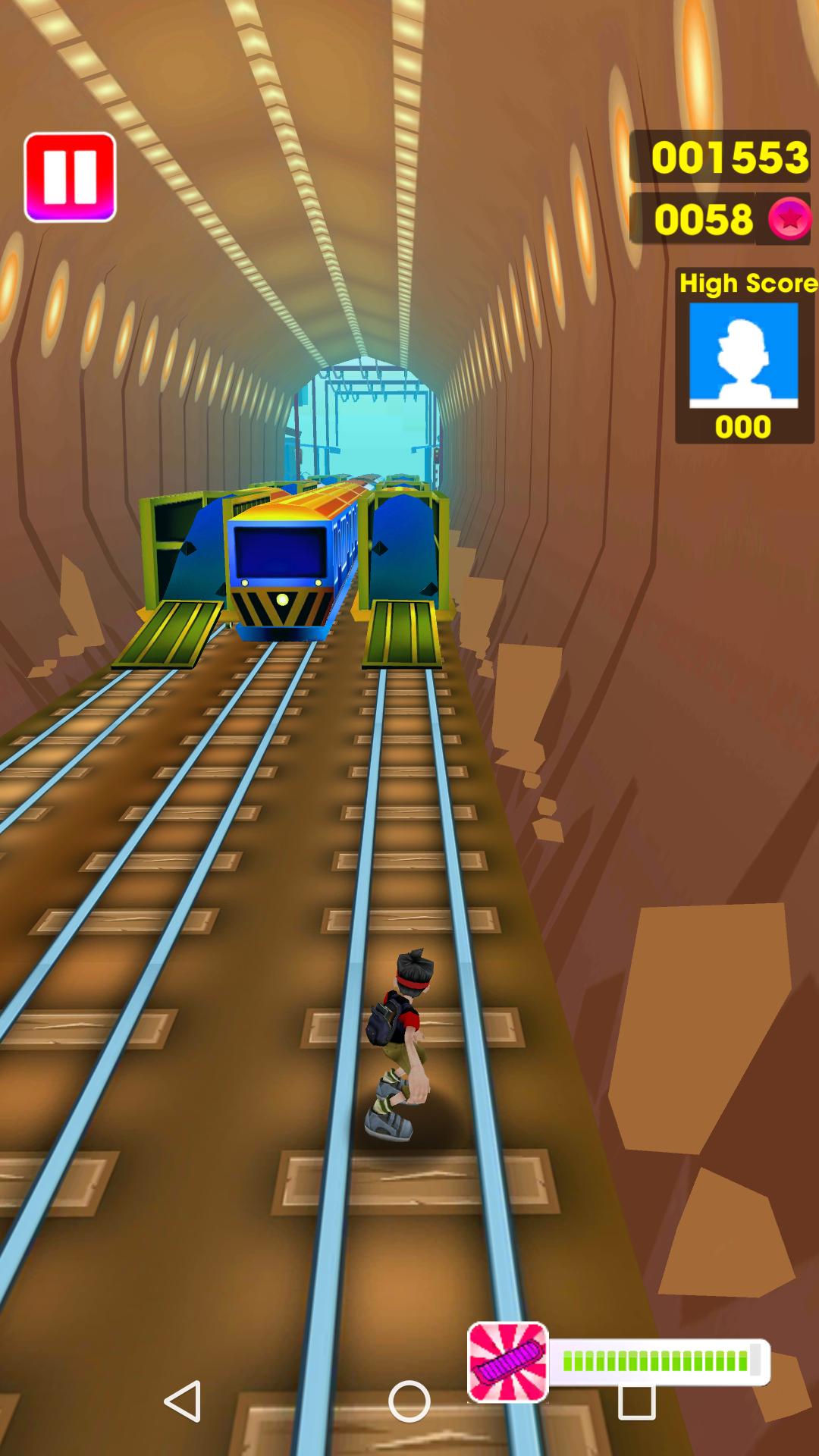Open the High Score player avatar
819x1456 pixels.
743,355
